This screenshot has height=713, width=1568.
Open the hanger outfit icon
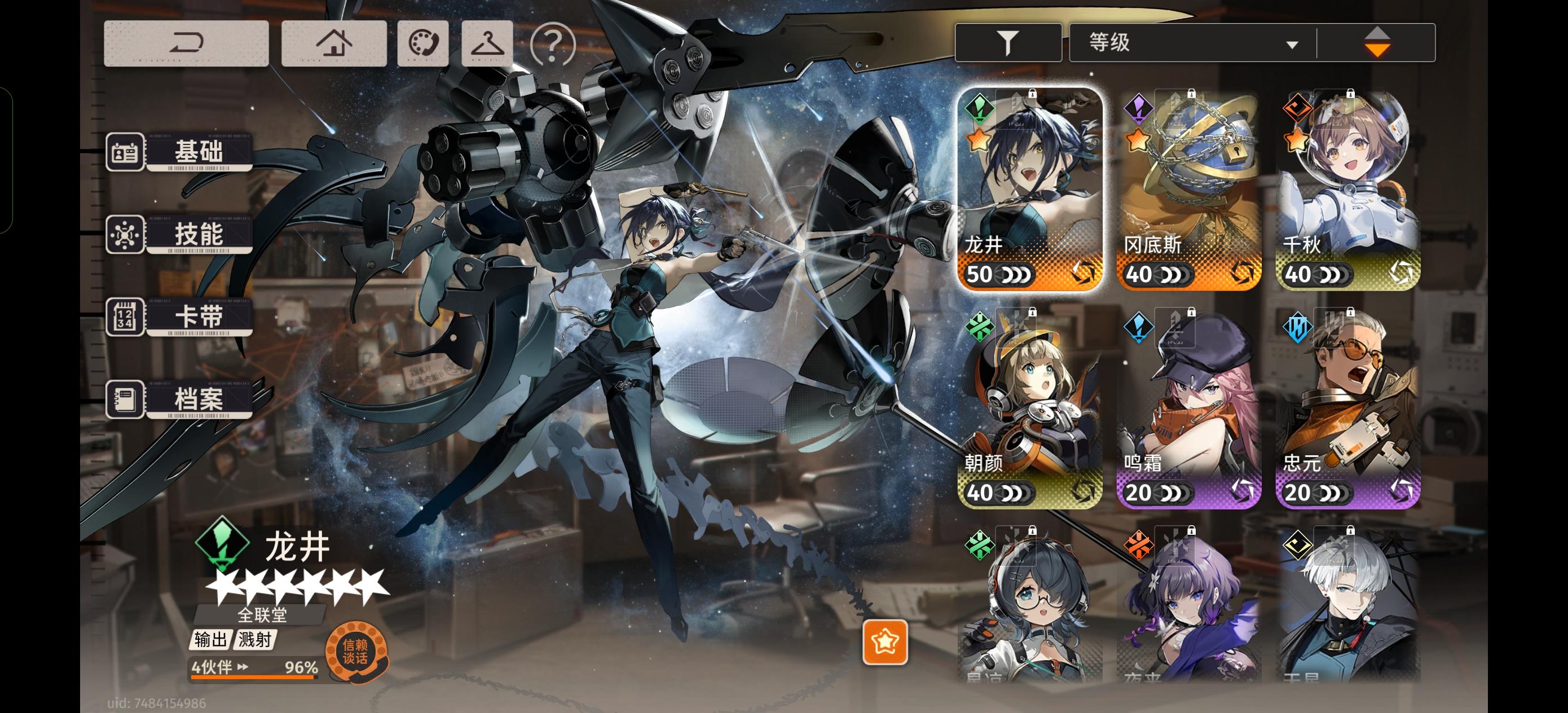[x=487, y=43]
